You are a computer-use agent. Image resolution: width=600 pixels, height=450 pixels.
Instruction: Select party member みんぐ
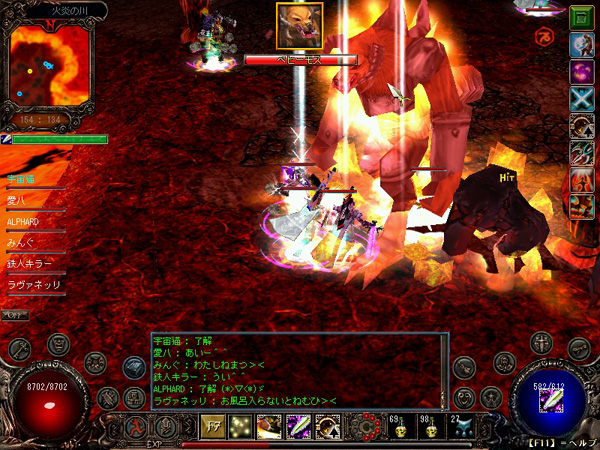pyautogui.click(x=22, y=243)
